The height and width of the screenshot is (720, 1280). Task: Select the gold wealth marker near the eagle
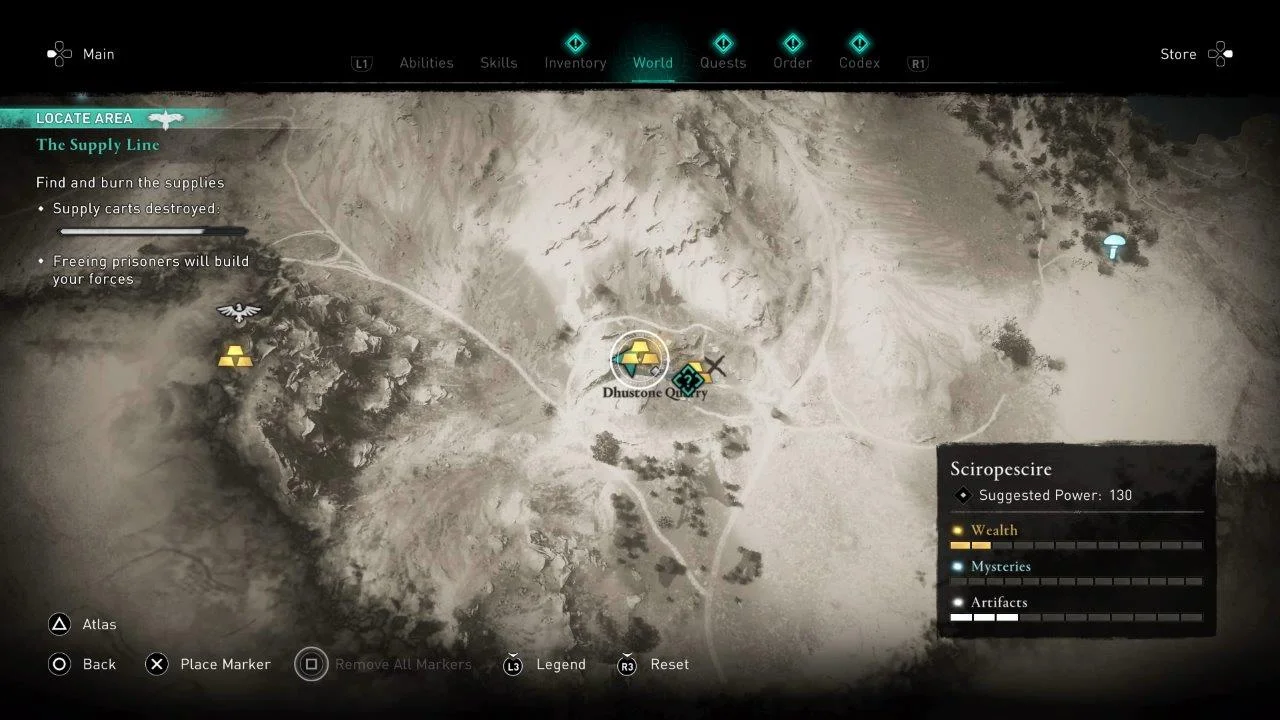235,356
